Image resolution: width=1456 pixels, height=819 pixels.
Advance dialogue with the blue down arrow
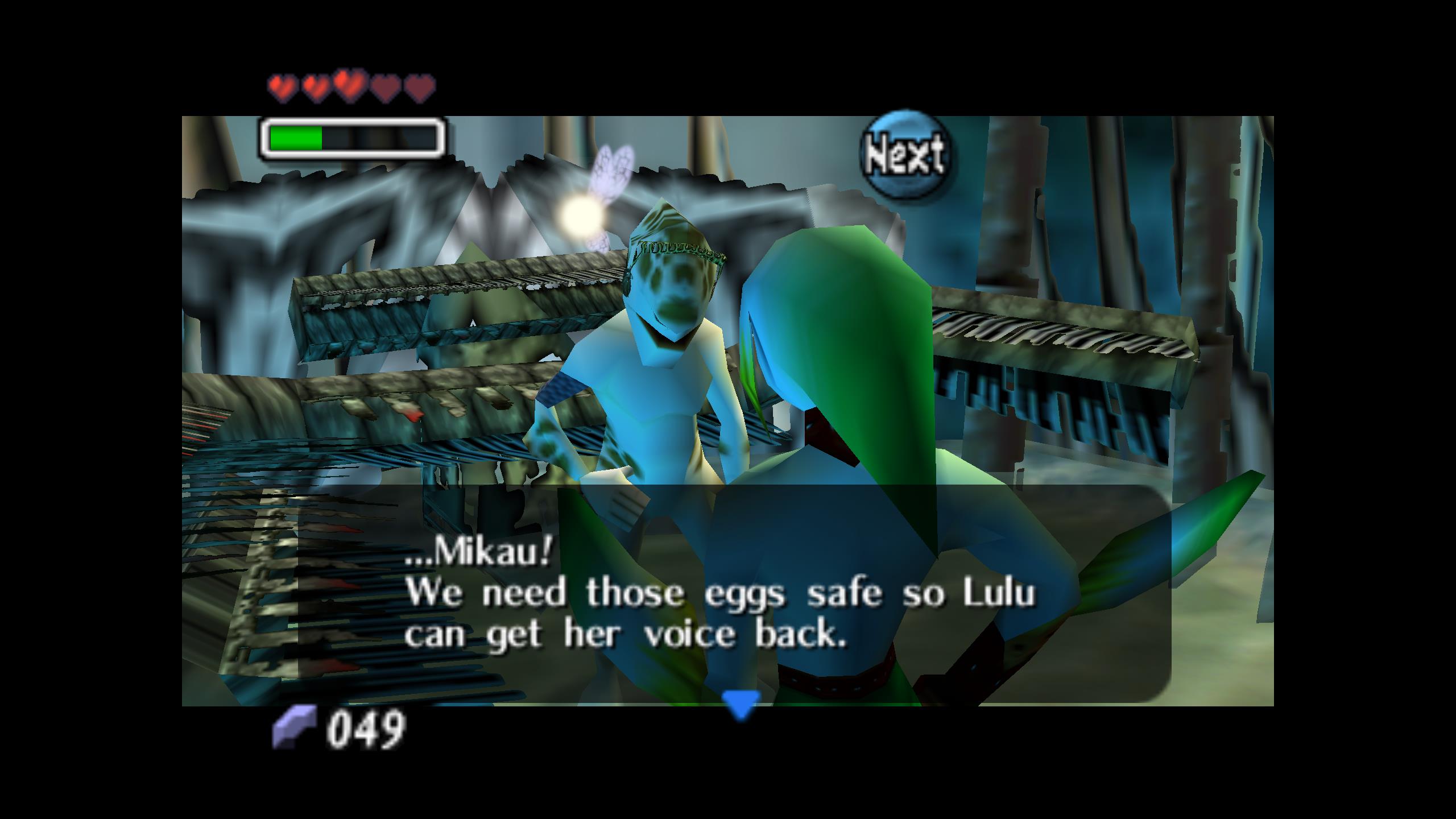tap(741, 703)
